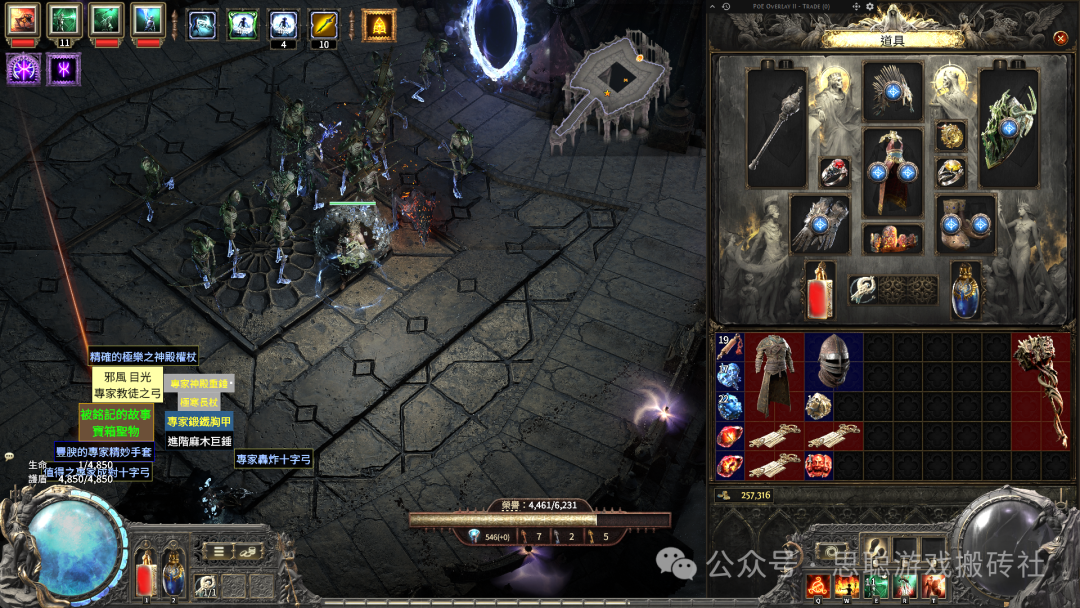This screenshot has width=1080, height=608.
Task: Close the inventory panel with the red X
Action: [x=1060, y=38]
